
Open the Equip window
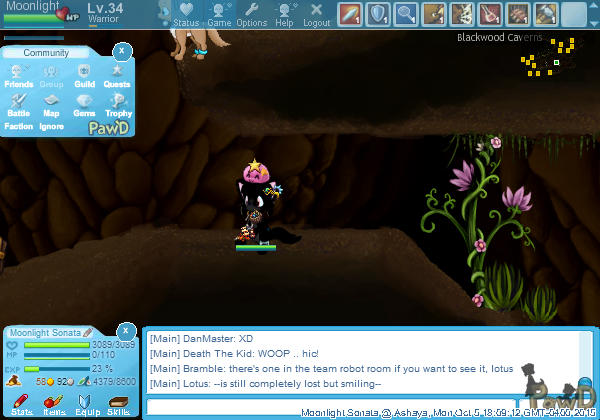pos(86,404)
